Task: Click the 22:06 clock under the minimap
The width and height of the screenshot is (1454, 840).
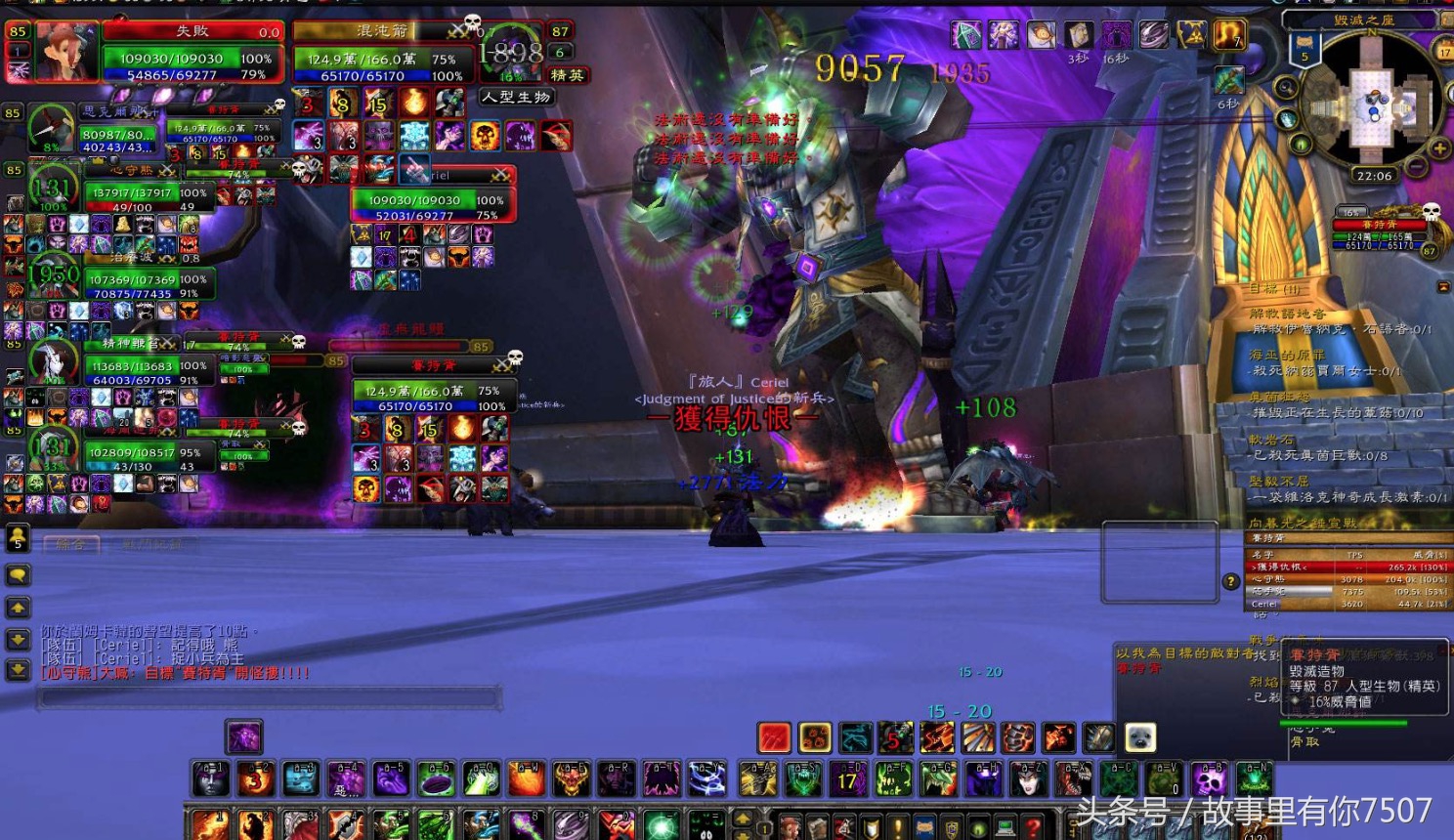Action: coord(1374,177)
